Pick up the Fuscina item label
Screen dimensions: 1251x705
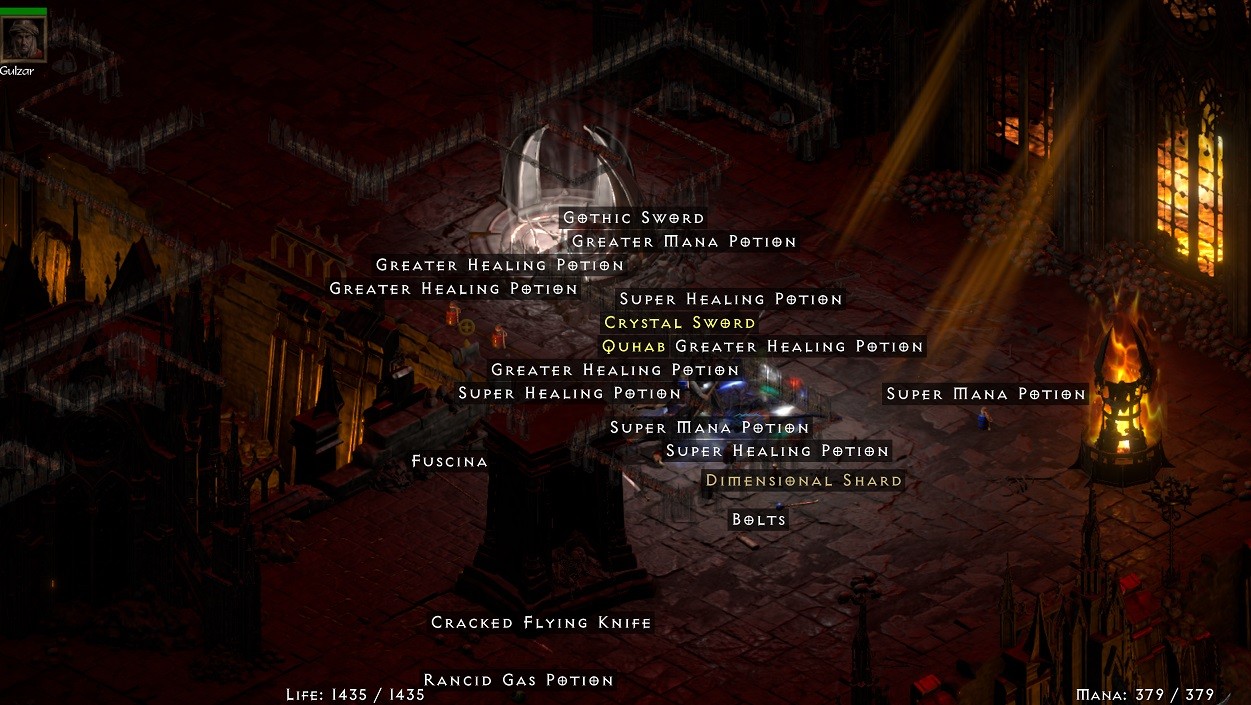[x=450, y=462]
